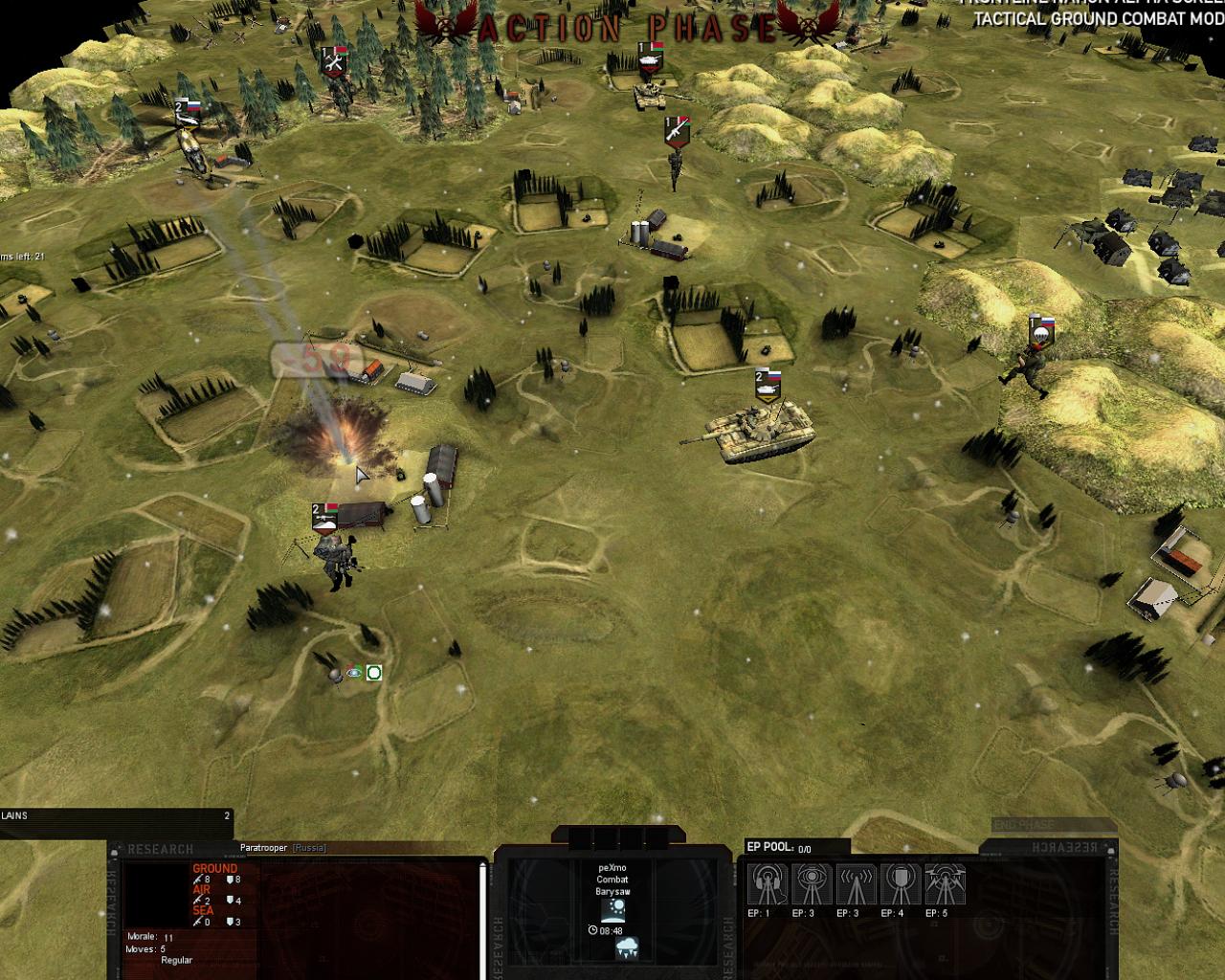Click the LAINS label on the bottom bar
The height and width of the screenshot is (980, 1225).
point(14,816)
